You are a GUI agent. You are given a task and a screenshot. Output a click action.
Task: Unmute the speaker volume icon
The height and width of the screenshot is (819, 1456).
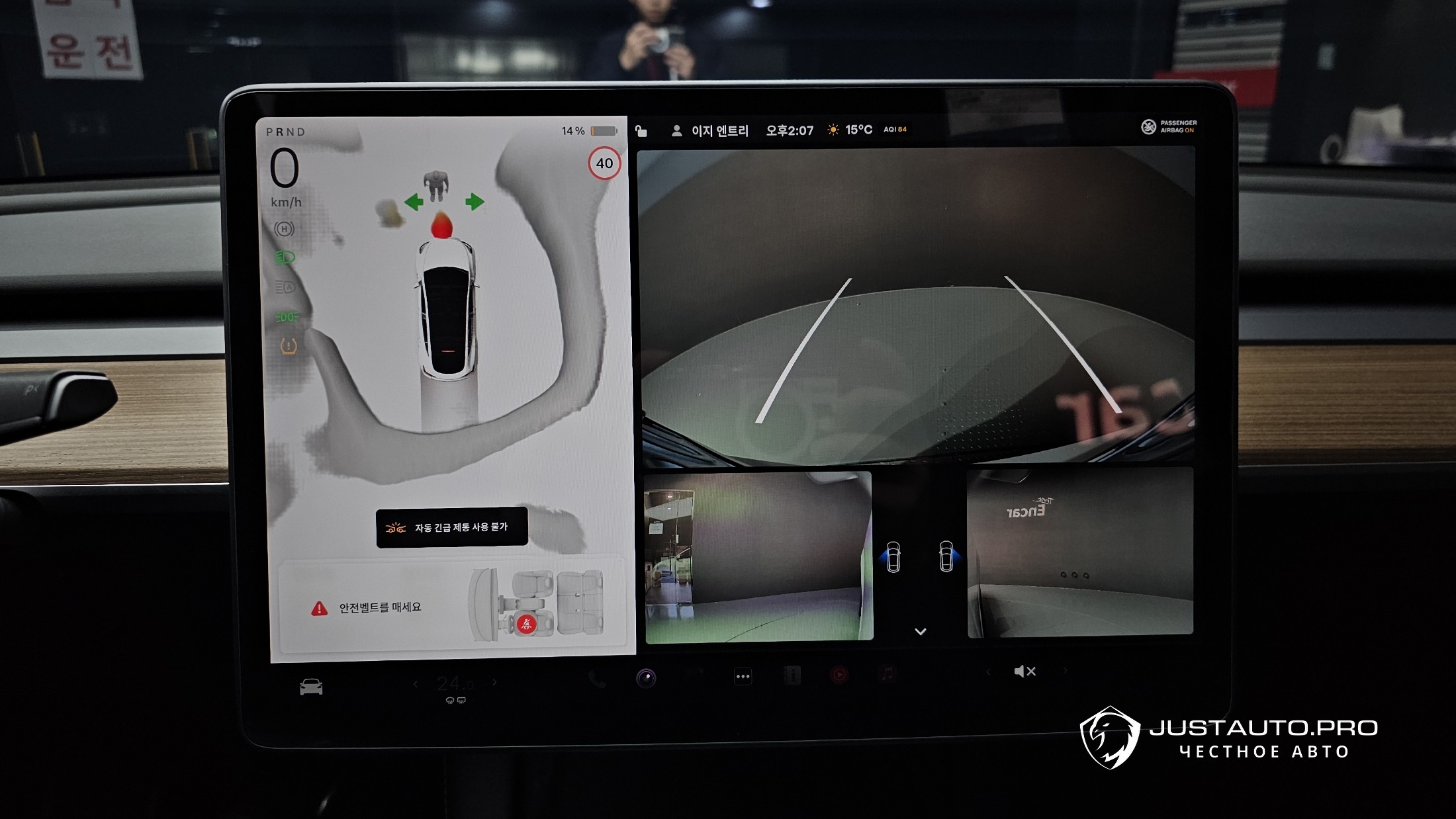1024,671
